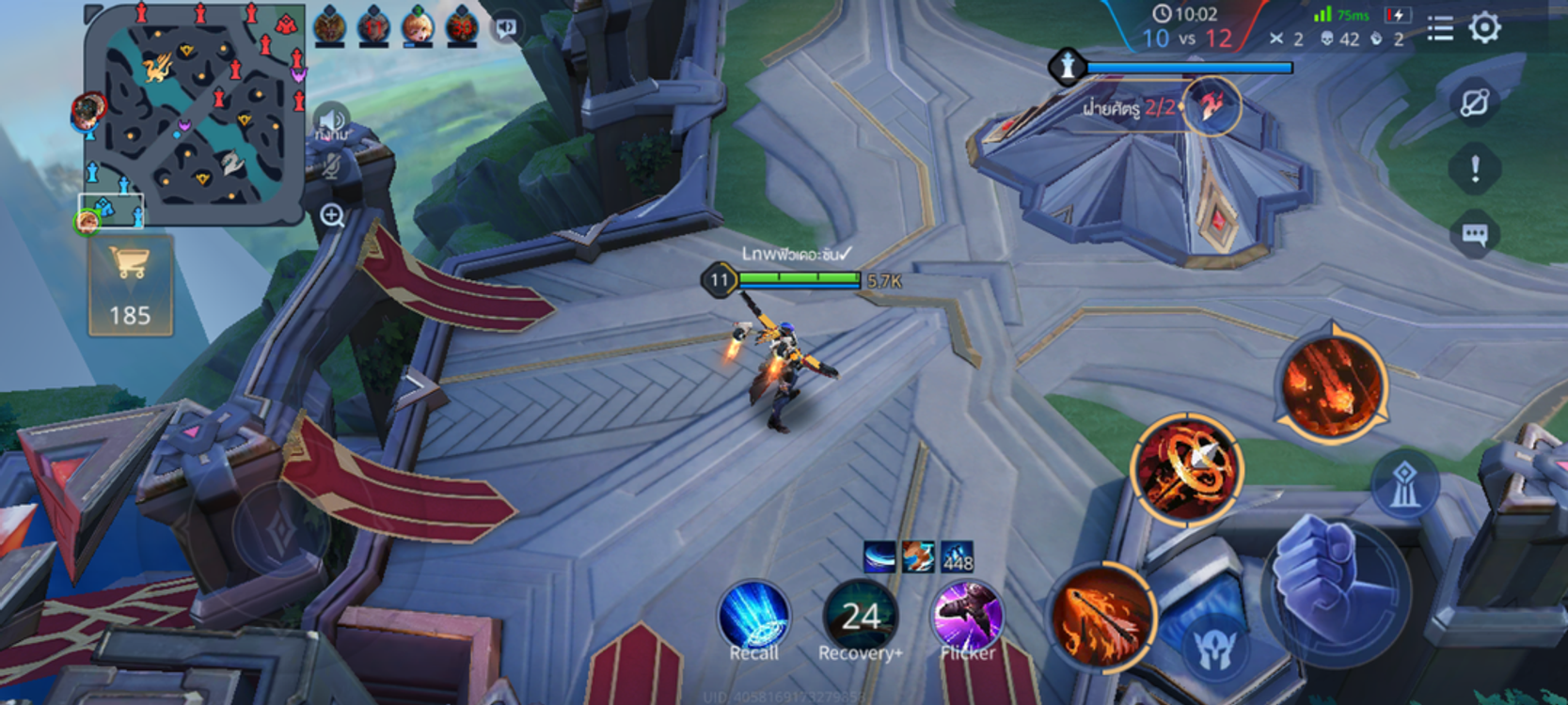The height and width of the screenshot is (705, 1568).
Task: Cast the Flicker talent
Action: coord(967,618)
